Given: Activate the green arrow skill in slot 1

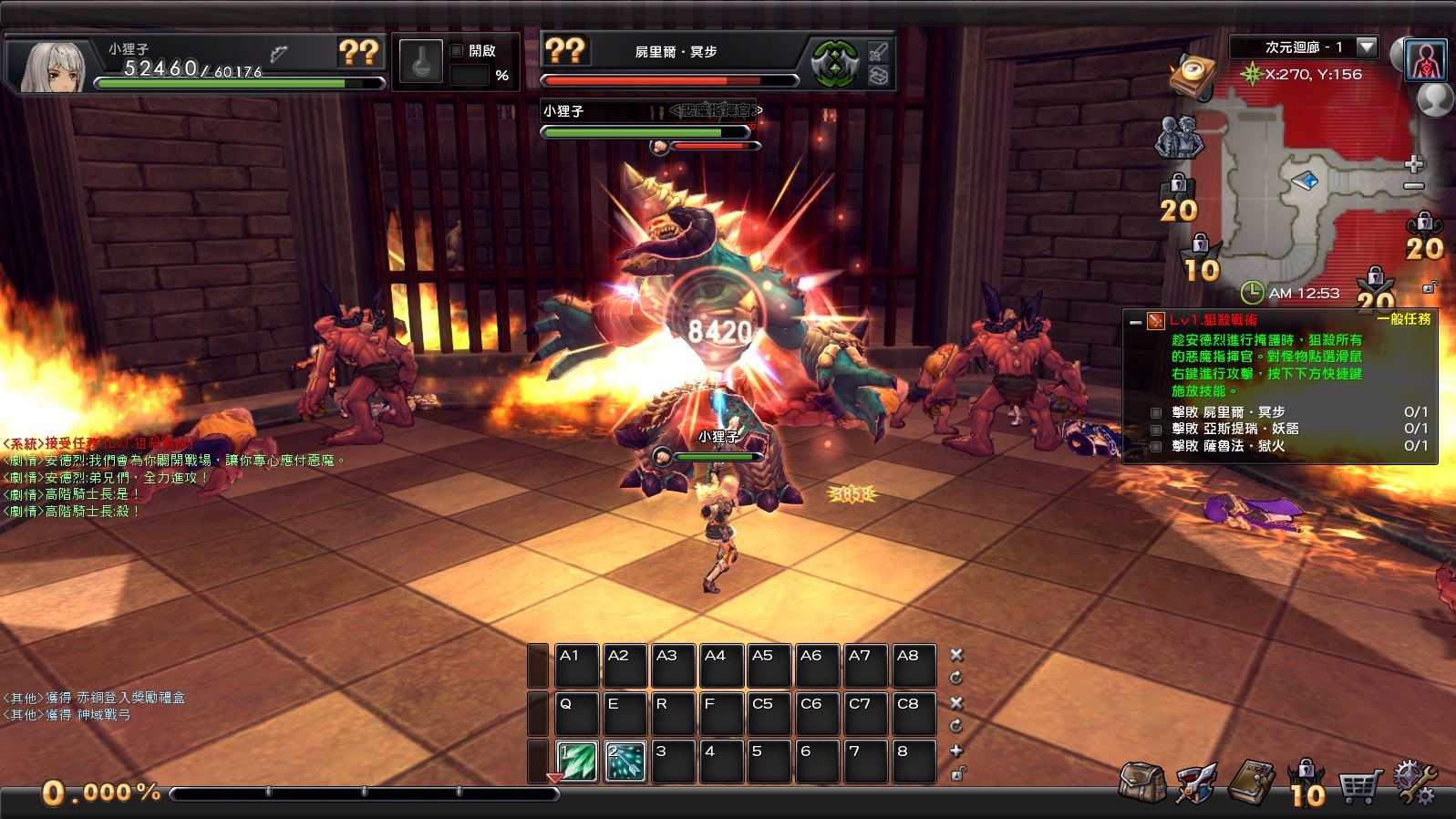Looking at the screenshot, I should tap(577, 762).
